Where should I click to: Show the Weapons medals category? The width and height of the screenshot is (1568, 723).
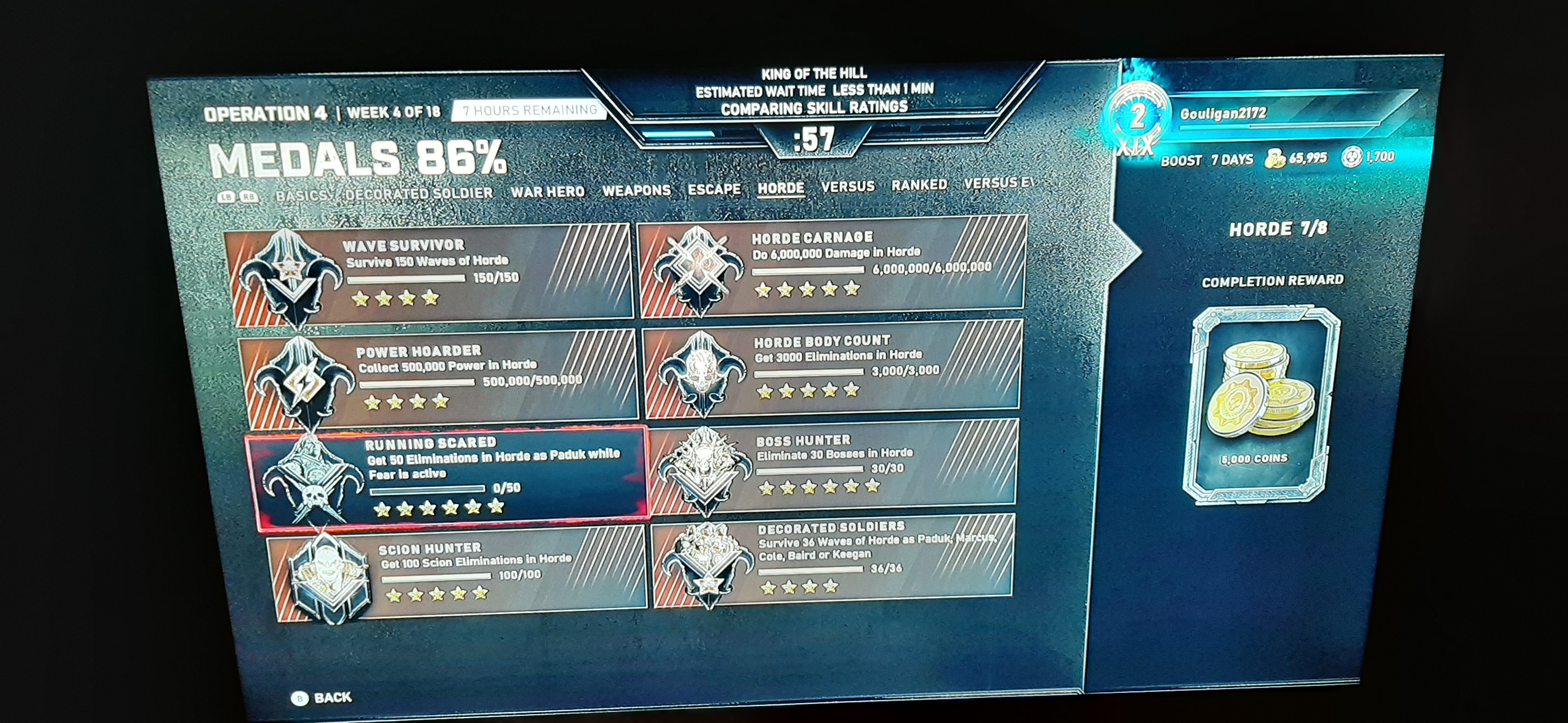coord(636,190)
